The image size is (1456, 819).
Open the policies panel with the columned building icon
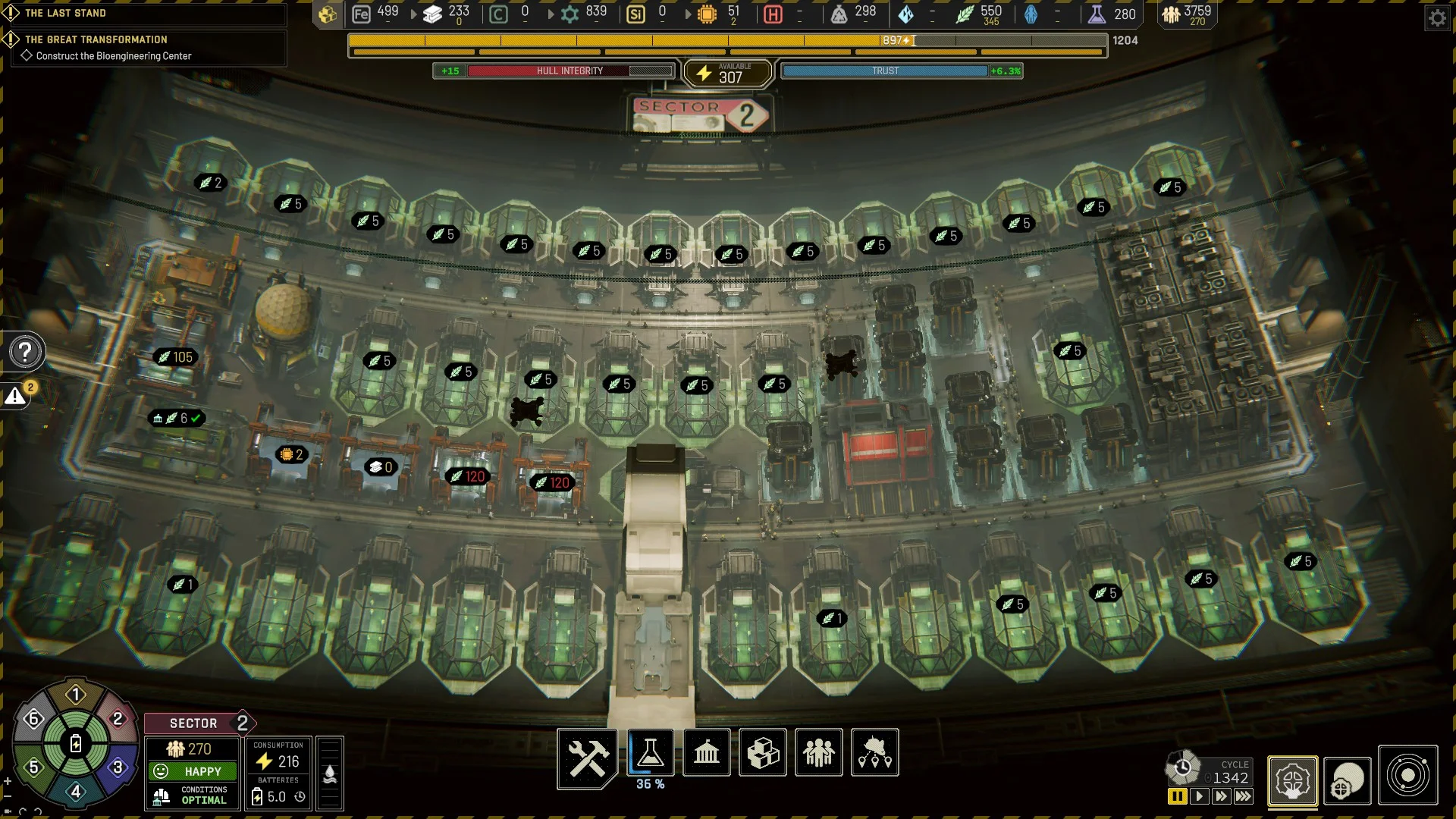(x=706, y=753)
